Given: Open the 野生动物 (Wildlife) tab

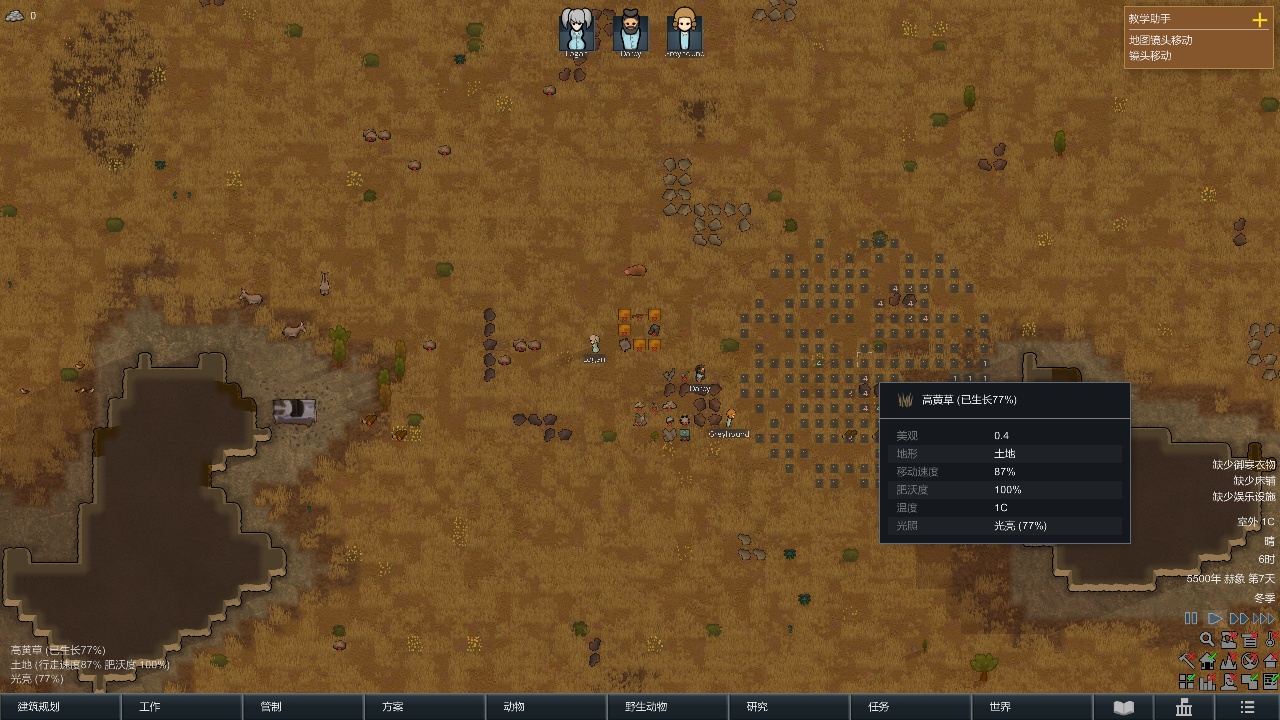Looking at the screenshot, I should (668, 707).
